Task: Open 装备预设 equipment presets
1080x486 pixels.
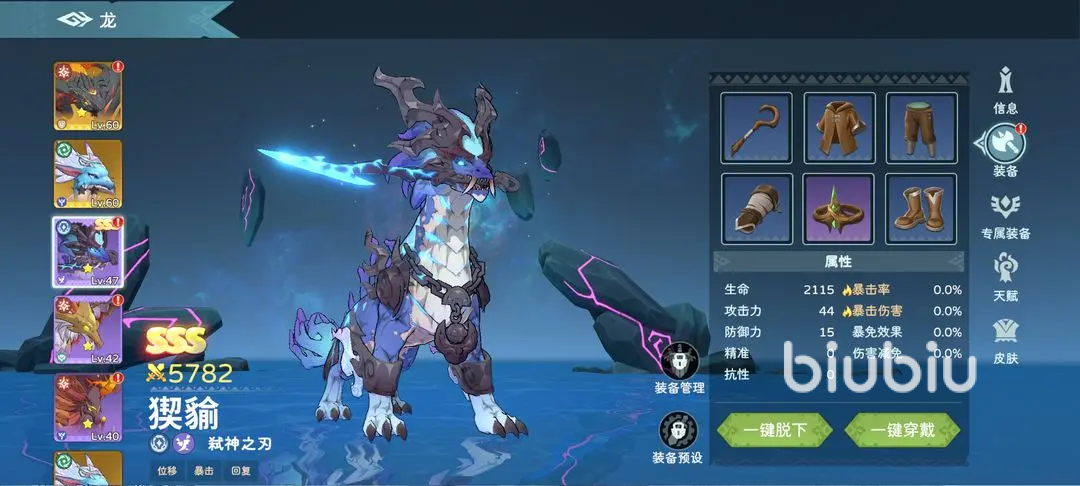Action: click(x=678, y=437)
